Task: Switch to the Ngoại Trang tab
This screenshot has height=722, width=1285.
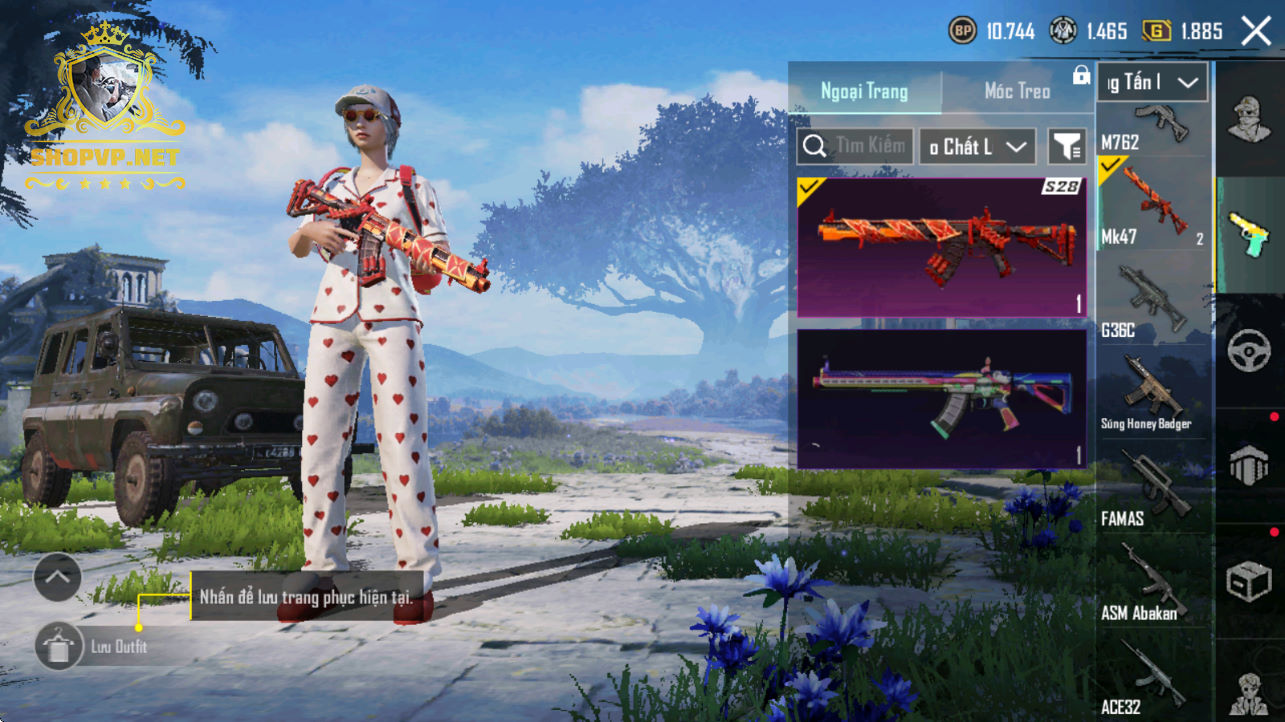Action: [864, 91]
